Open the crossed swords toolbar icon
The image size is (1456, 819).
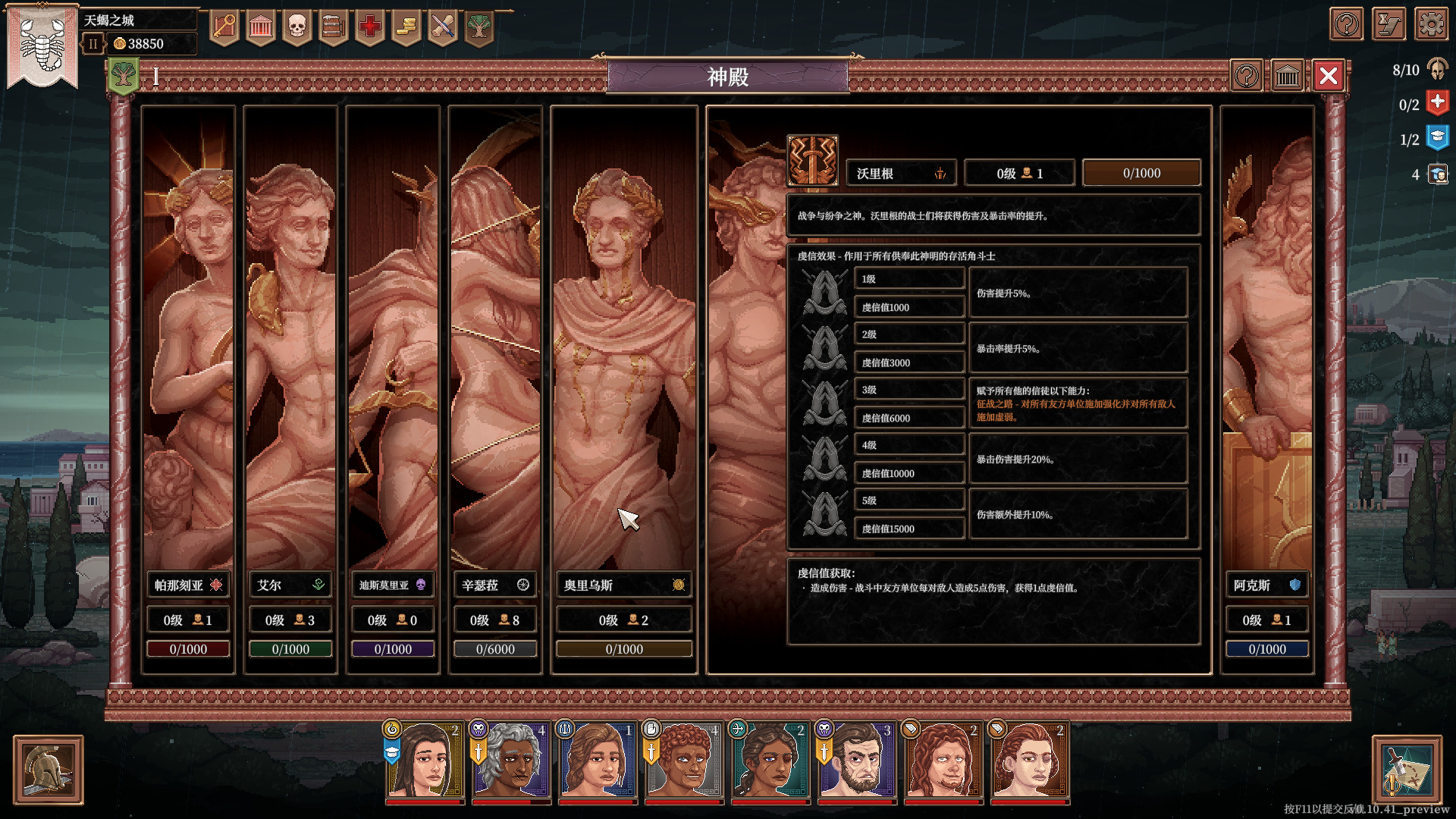point(443,27)
